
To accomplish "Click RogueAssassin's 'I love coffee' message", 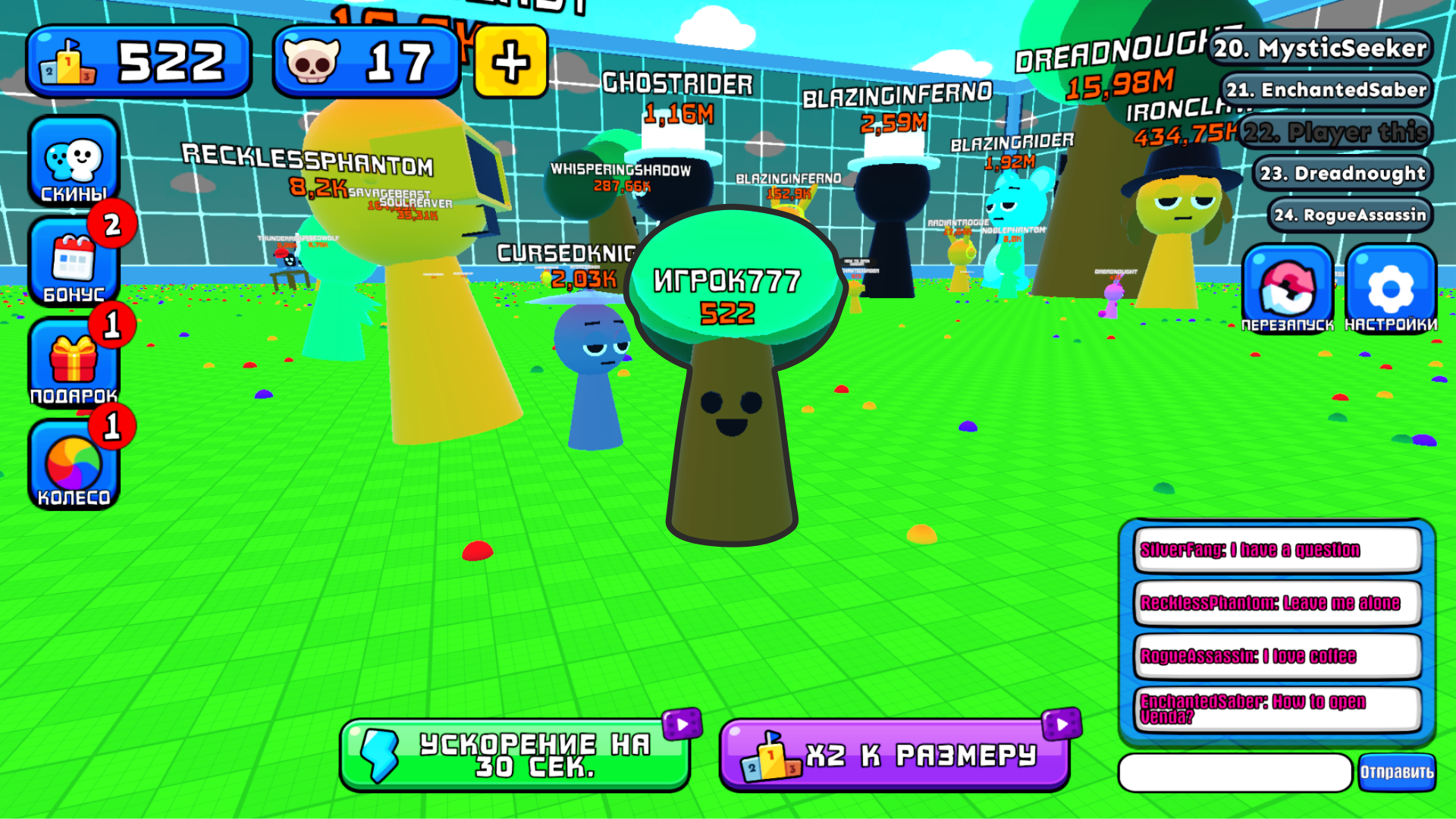I will (x=1276, y=657).
